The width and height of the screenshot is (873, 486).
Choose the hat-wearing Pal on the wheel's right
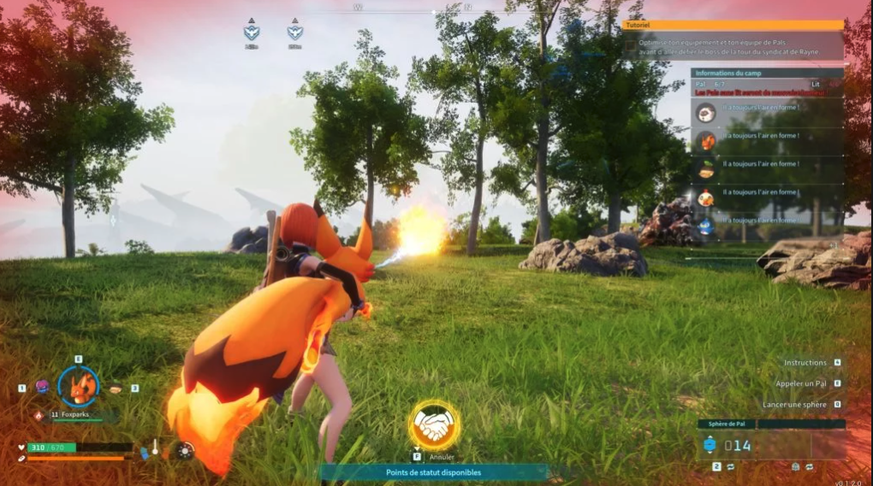[115, 388]
